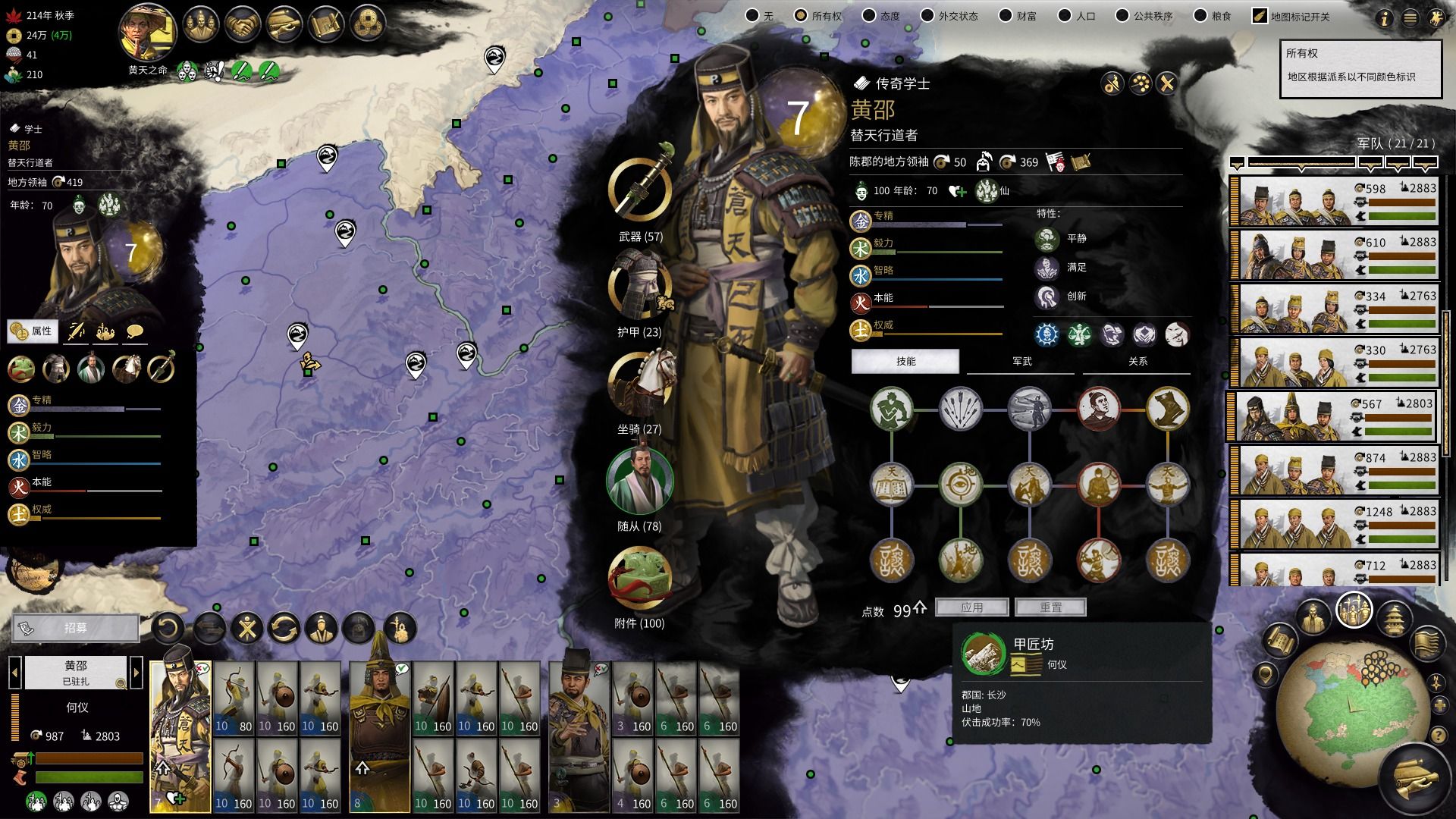Select the 武器 equipment slot
The width and height of the screenshot is (1456, 819).
click(640, 190)
